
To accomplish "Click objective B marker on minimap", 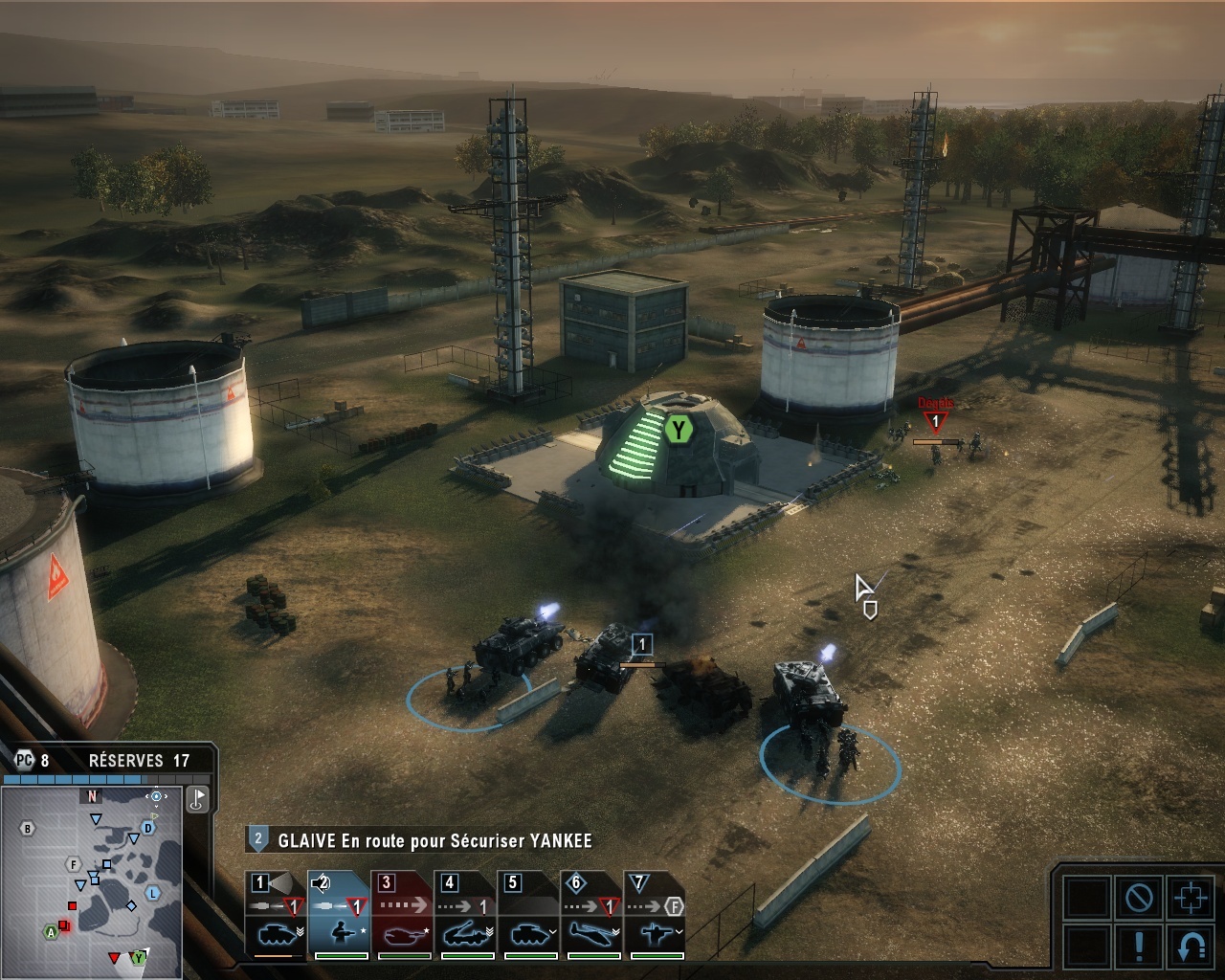I will coord(29,828).
